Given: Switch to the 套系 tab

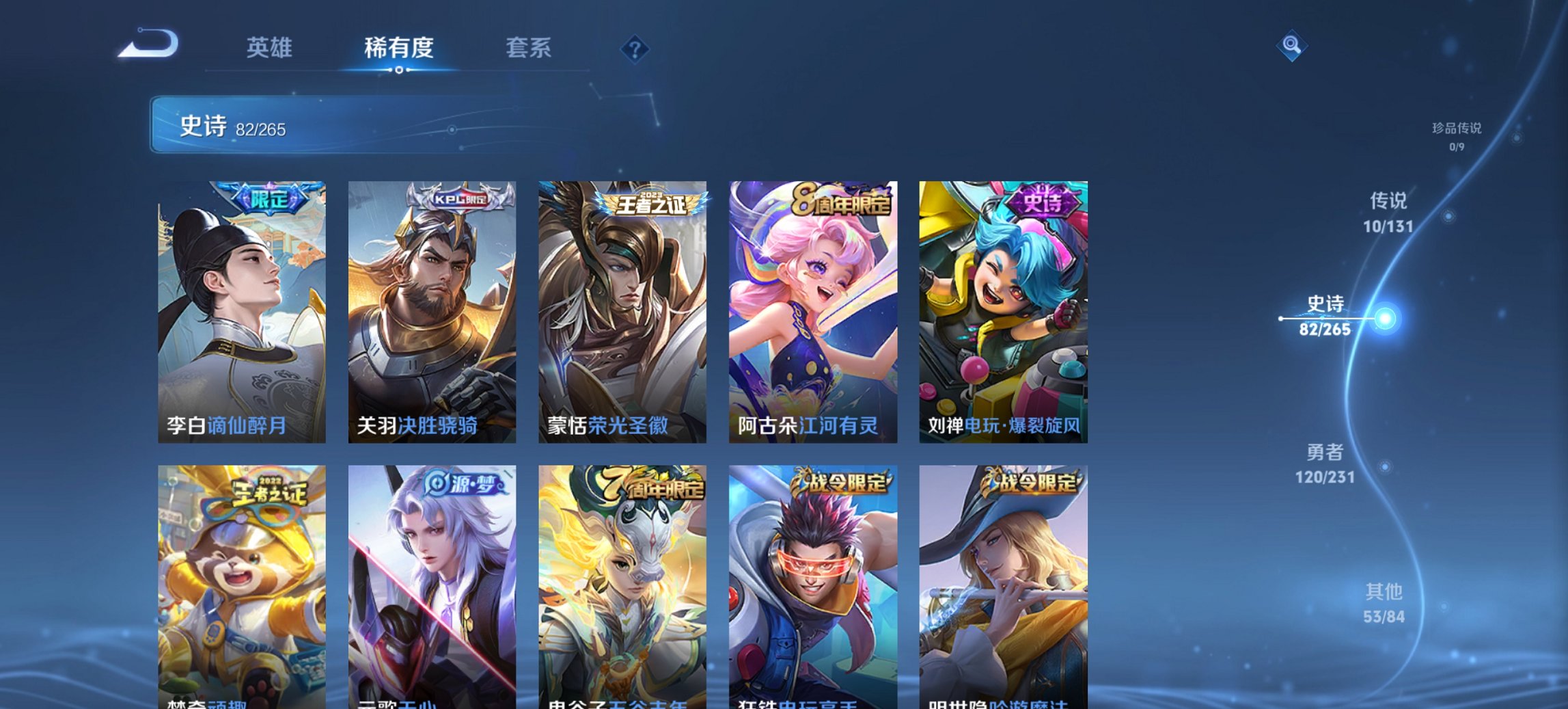Looking at the screenshot, I should coord(529,48).
